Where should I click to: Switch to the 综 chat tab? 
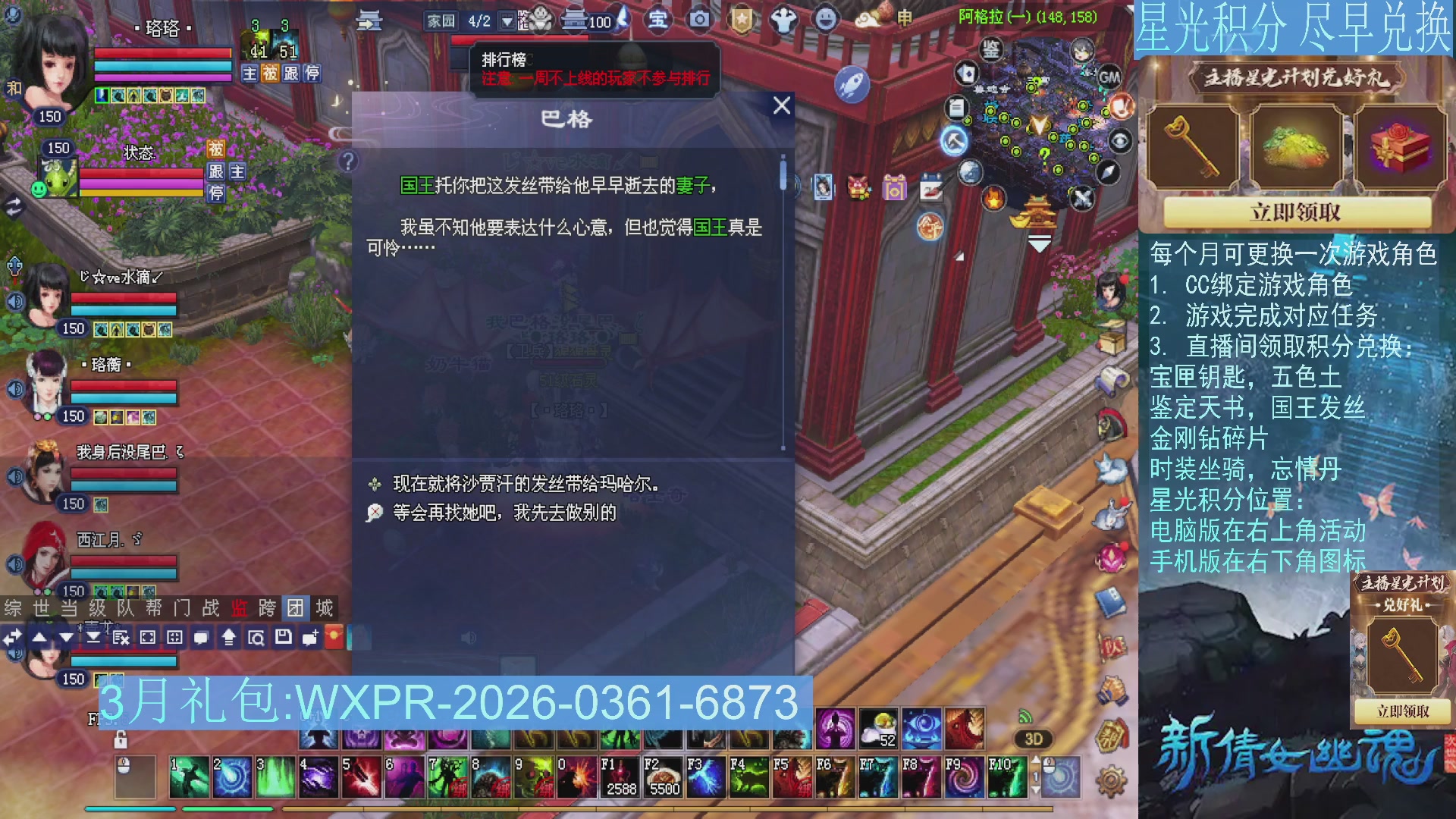12,608
